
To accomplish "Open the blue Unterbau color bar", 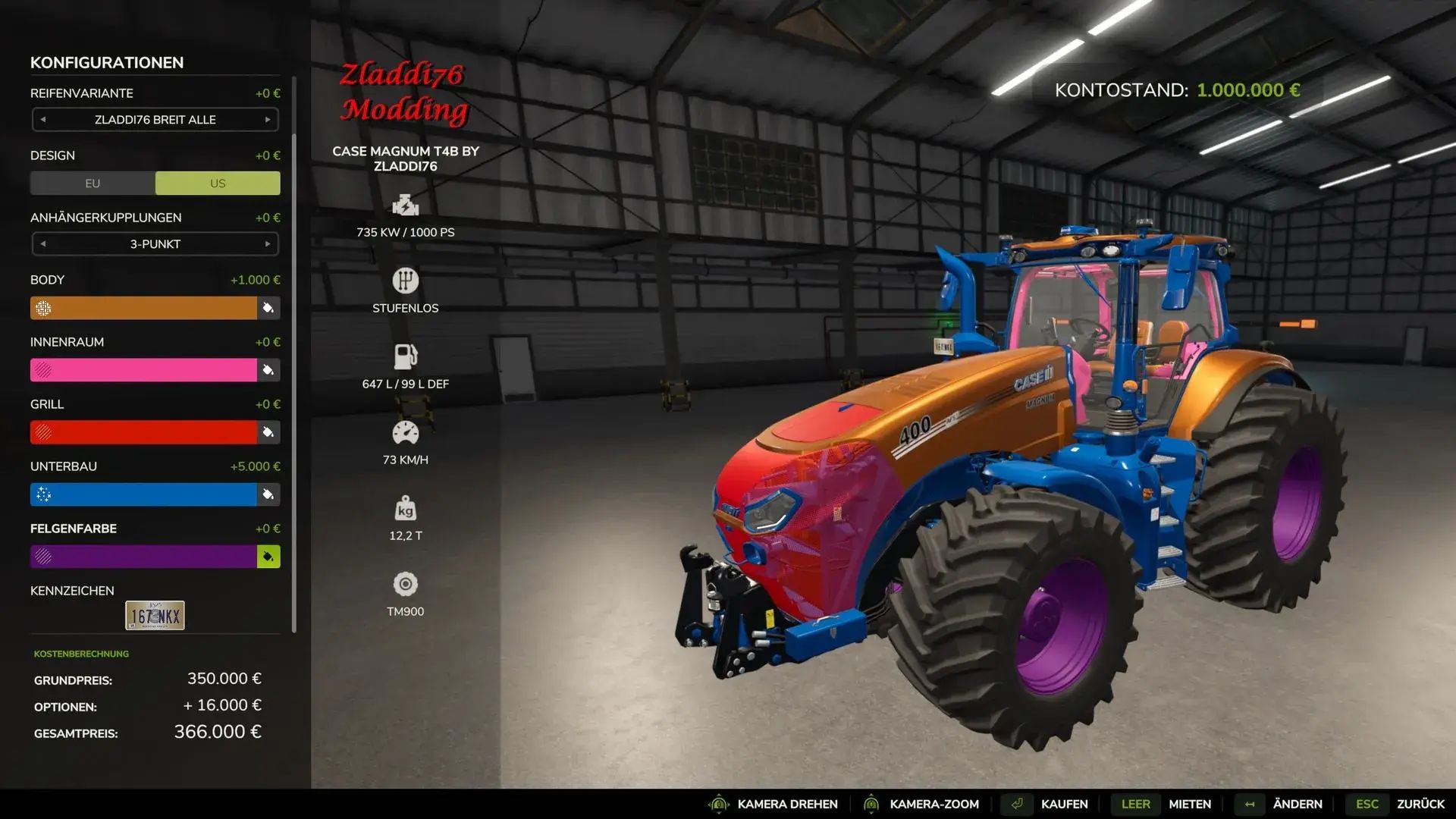I will click(x=143, y=494).
